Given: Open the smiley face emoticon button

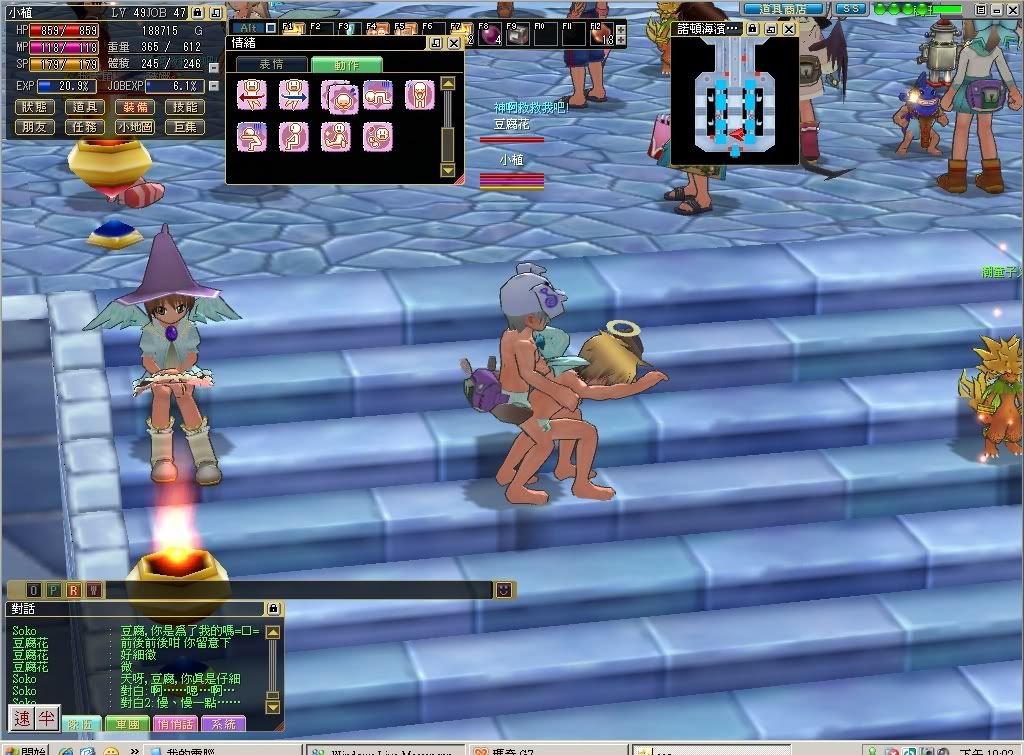Looking at the screenshot, I should click(505, 590).
